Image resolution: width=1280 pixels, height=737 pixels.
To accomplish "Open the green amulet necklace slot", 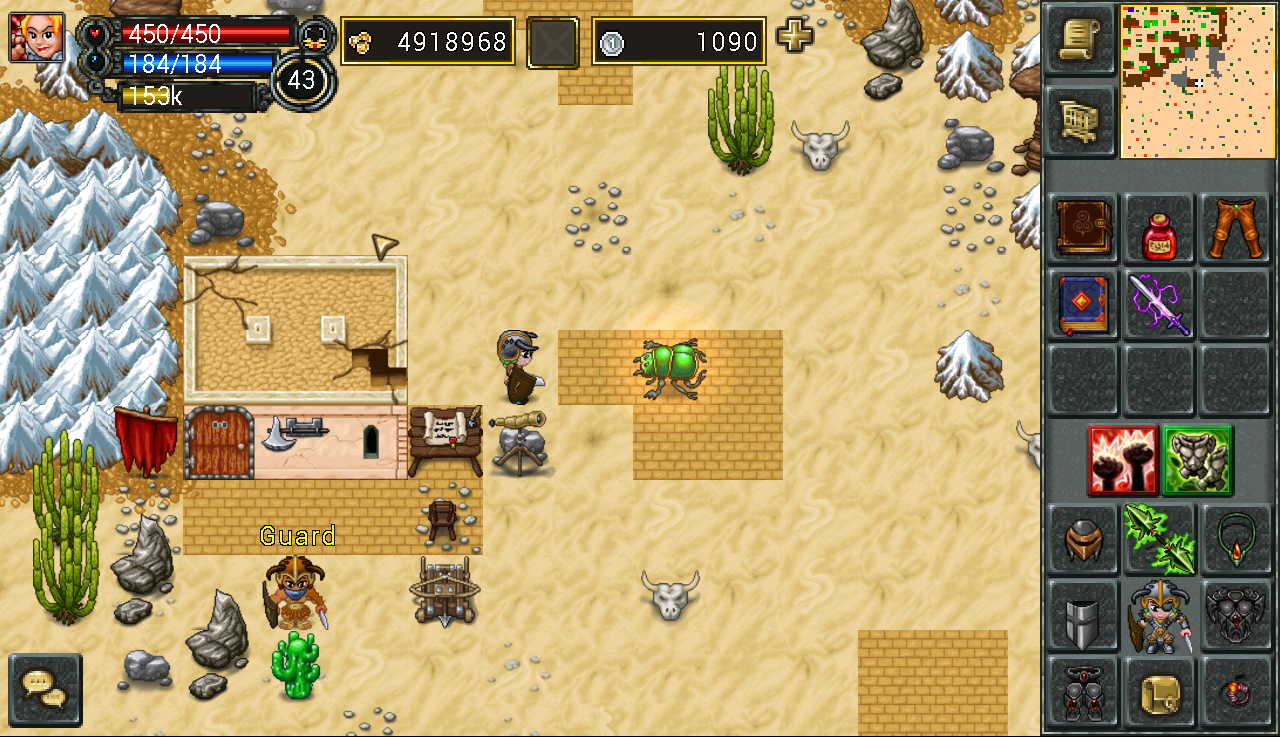I will 1235,540.
